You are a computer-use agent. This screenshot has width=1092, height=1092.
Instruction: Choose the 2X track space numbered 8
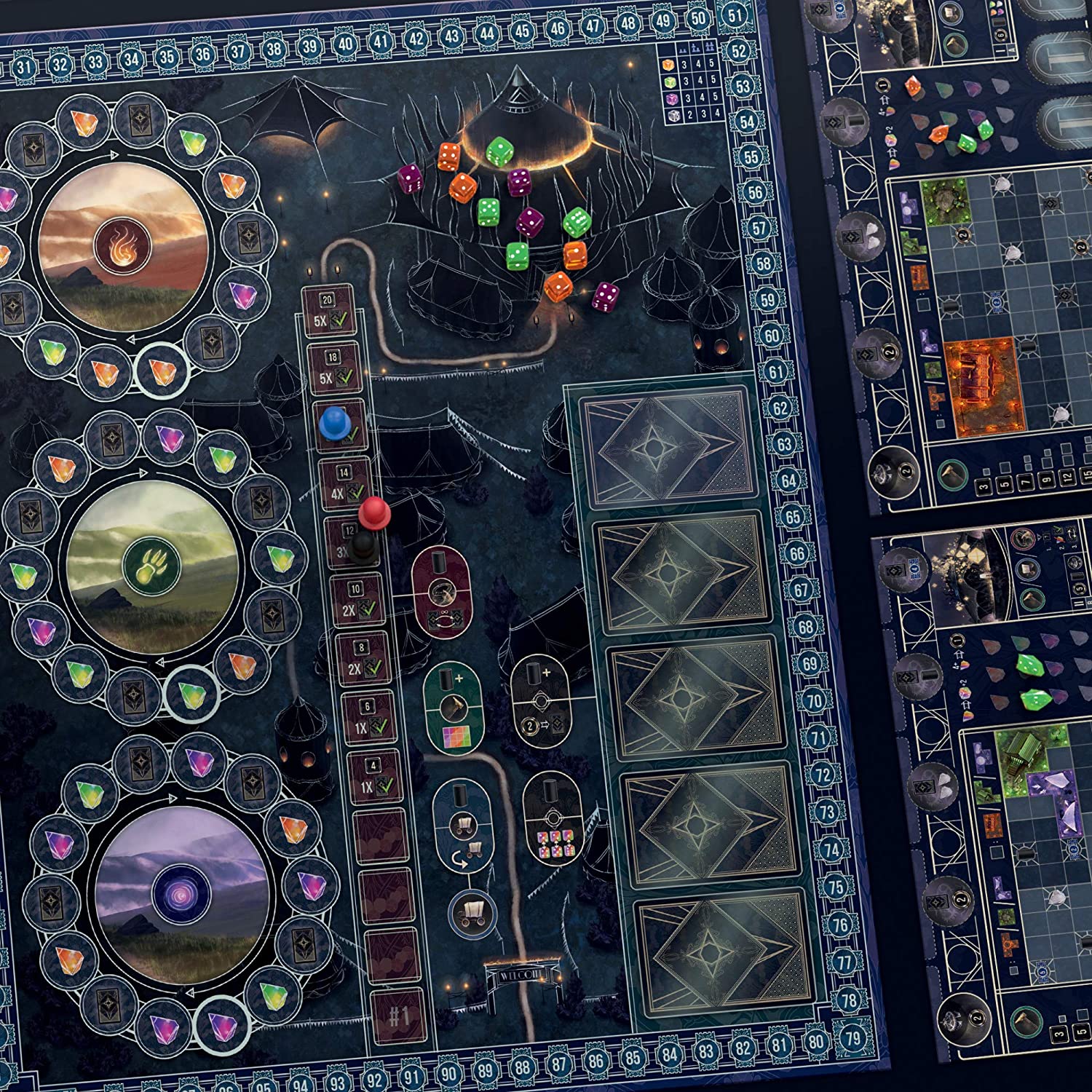(363, 659)
